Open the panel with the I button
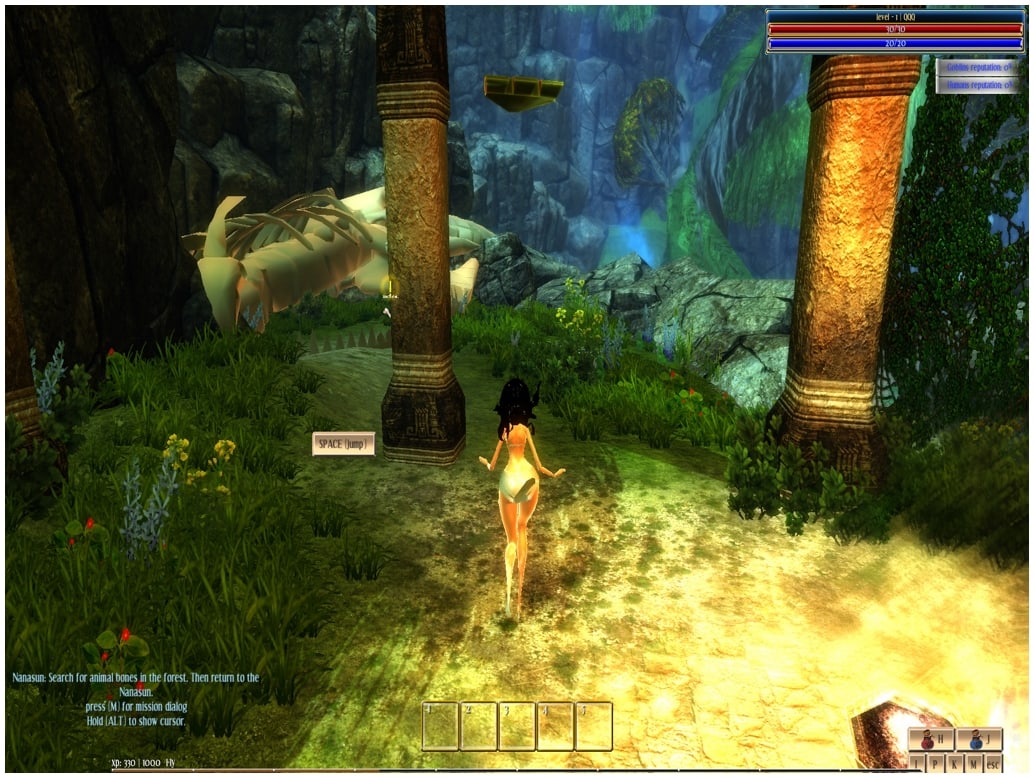1034x778 pixels. 917,763
